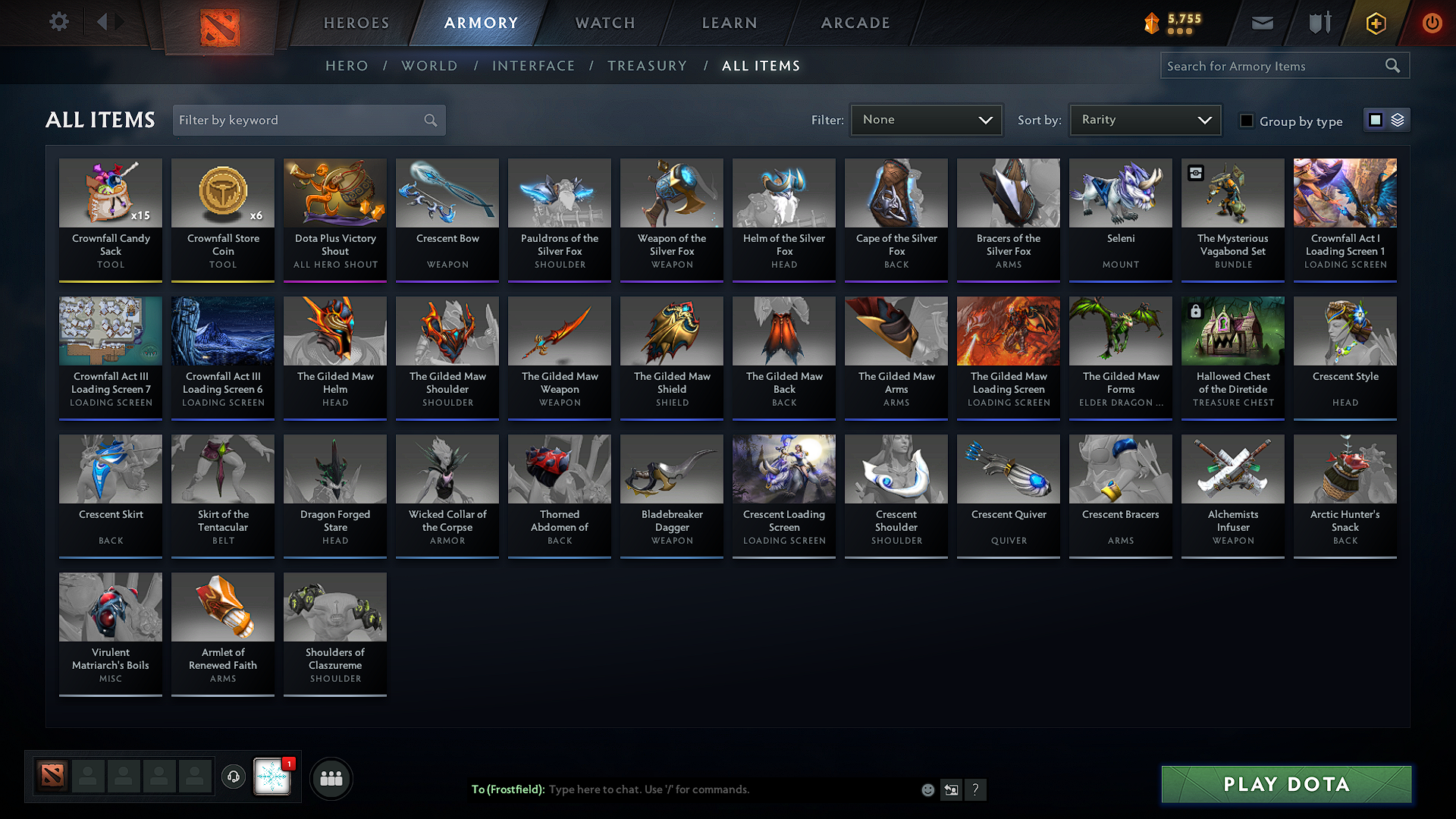Viewport: 1456px width, 819px height.
Task: Toggle the headset voice icon near party slots
Action: coord(233,777)
